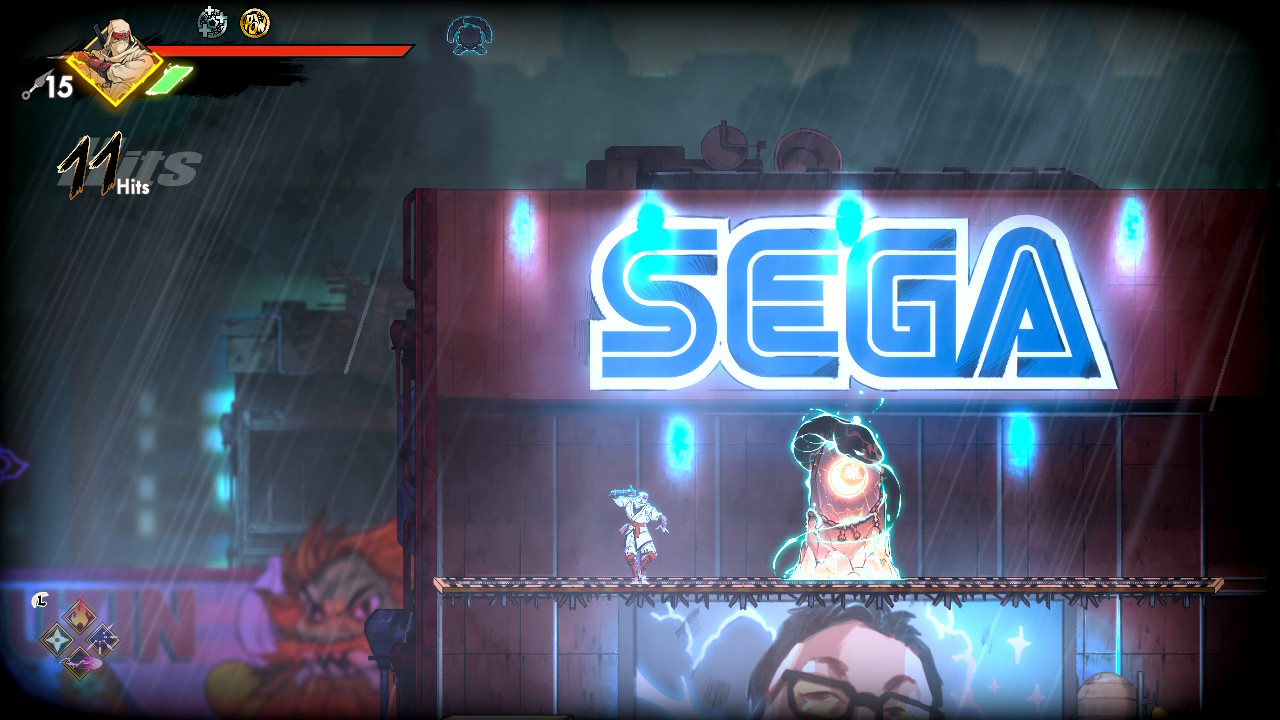
Task: Click the teal amulet icon beside POW
Action: [212, 21]
